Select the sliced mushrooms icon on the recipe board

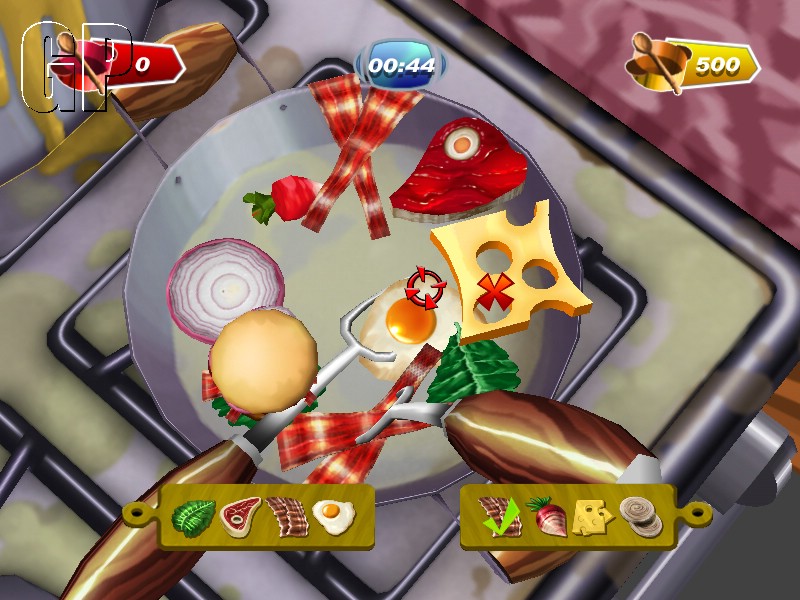pos(640,517)
